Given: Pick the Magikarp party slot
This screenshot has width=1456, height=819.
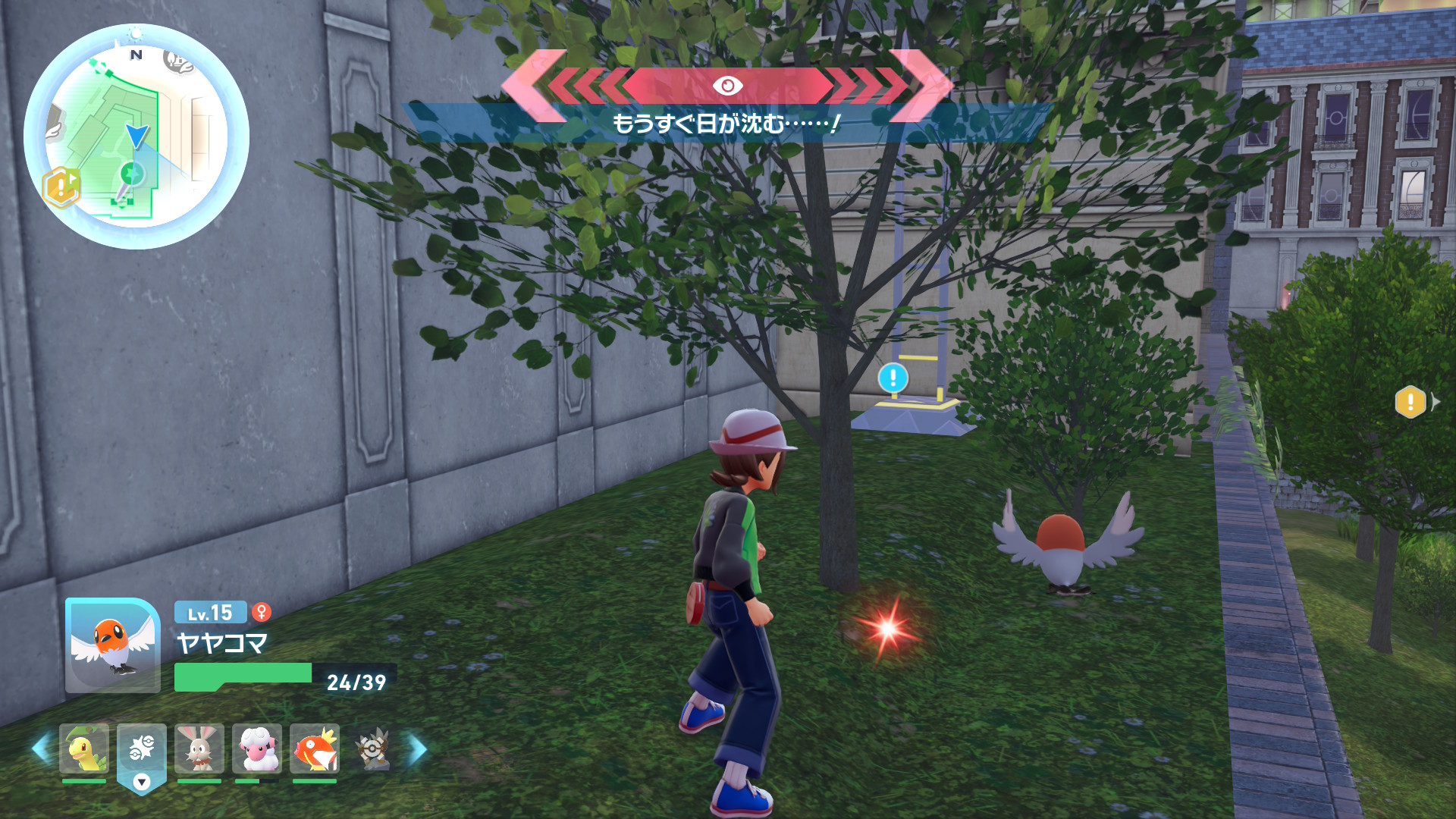Looking at the screenshot, I should click(315, 748).
